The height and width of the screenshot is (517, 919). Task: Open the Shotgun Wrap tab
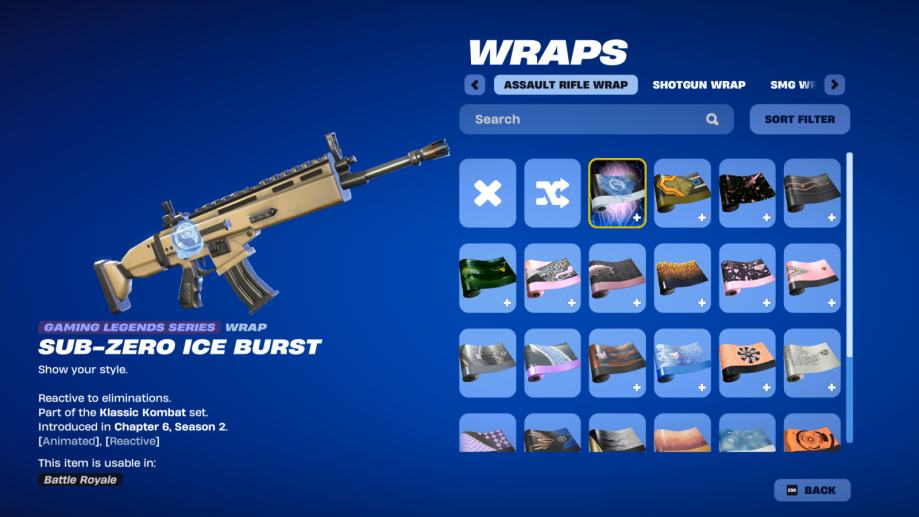click(x=698, y=85)
